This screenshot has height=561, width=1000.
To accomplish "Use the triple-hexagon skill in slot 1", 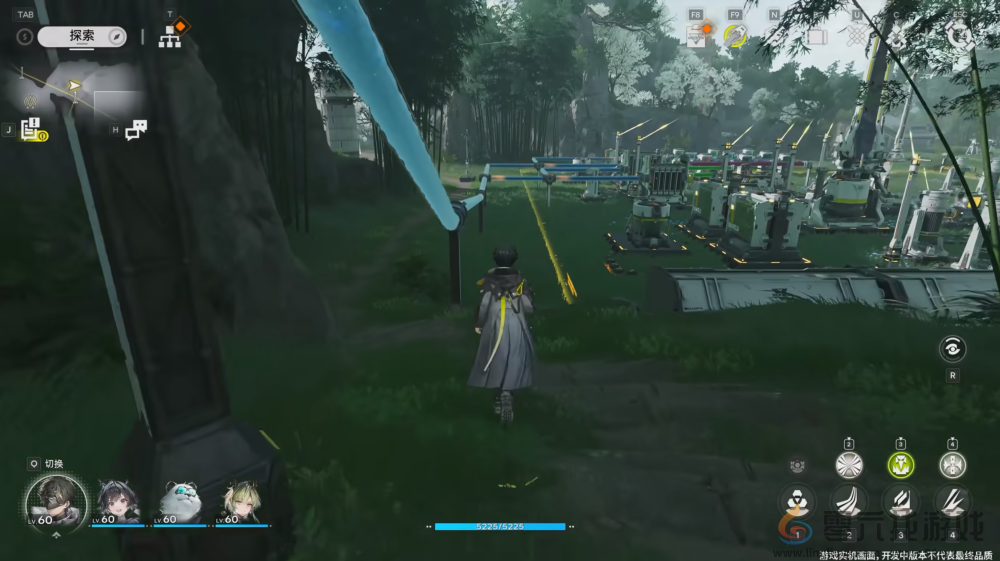I will coord(797,501).
